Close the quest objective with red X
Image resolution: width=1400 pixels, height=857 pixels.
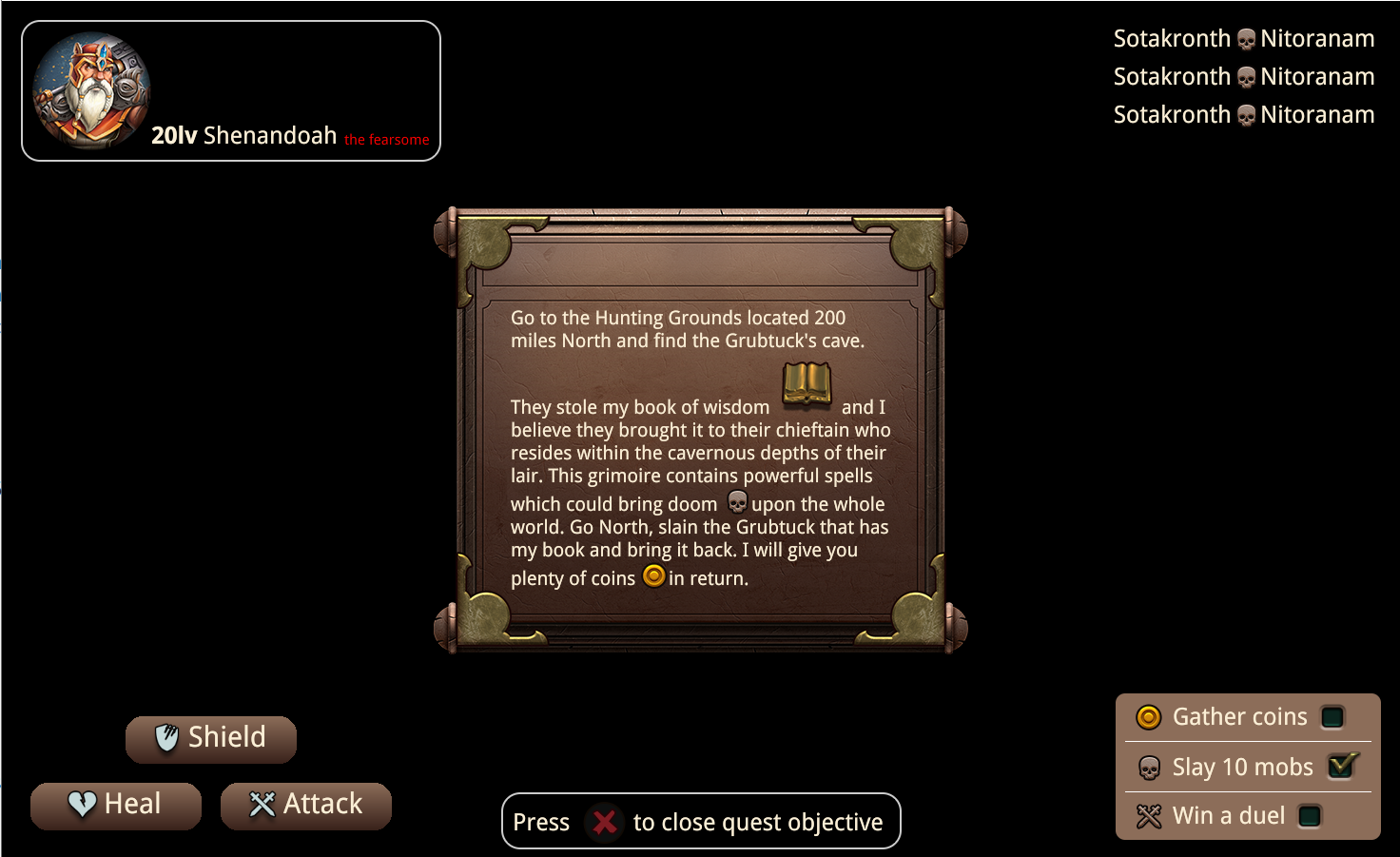click(604, 822)
